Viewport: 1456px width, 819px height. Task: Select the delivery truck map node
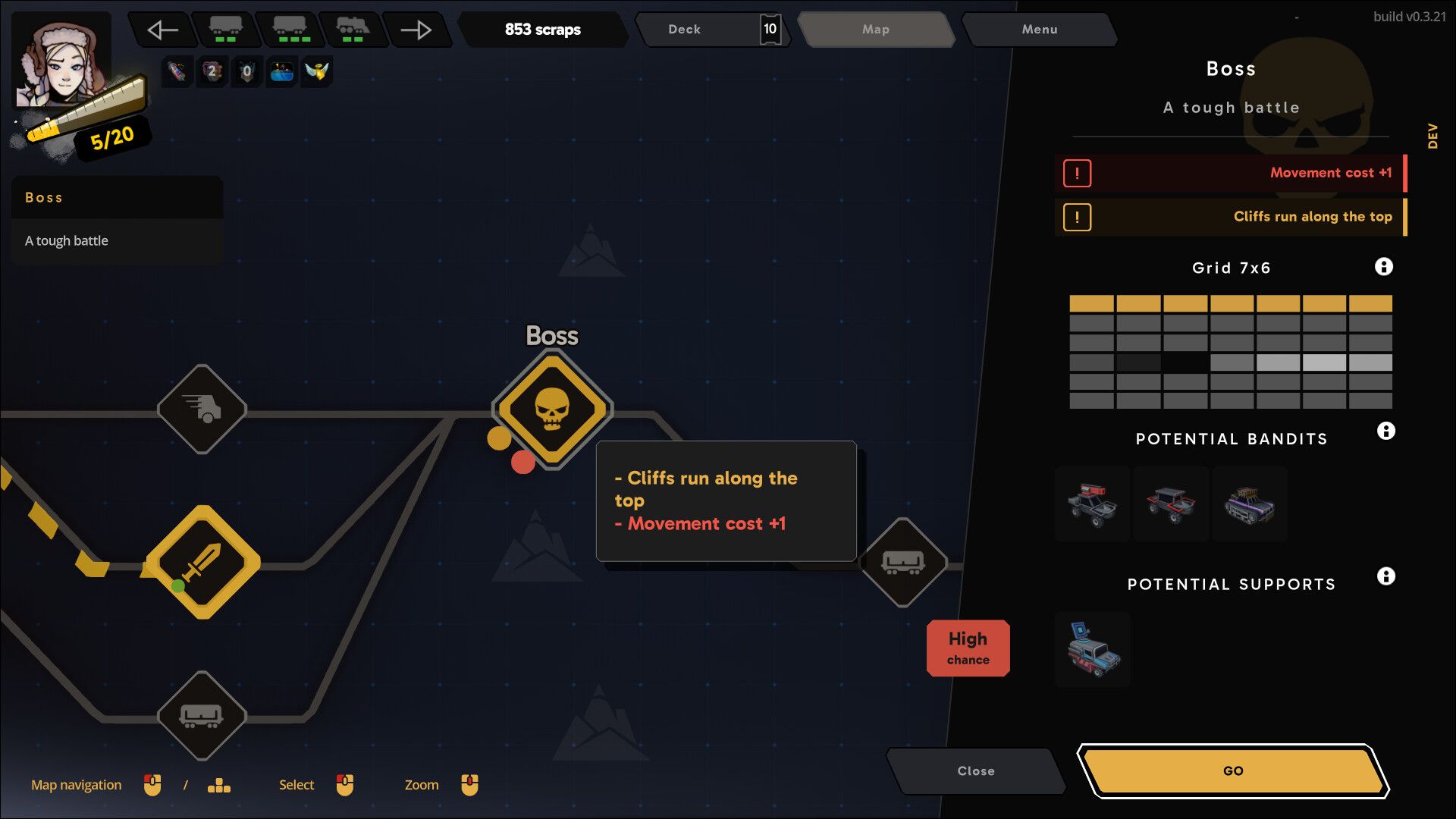point(202,409)
